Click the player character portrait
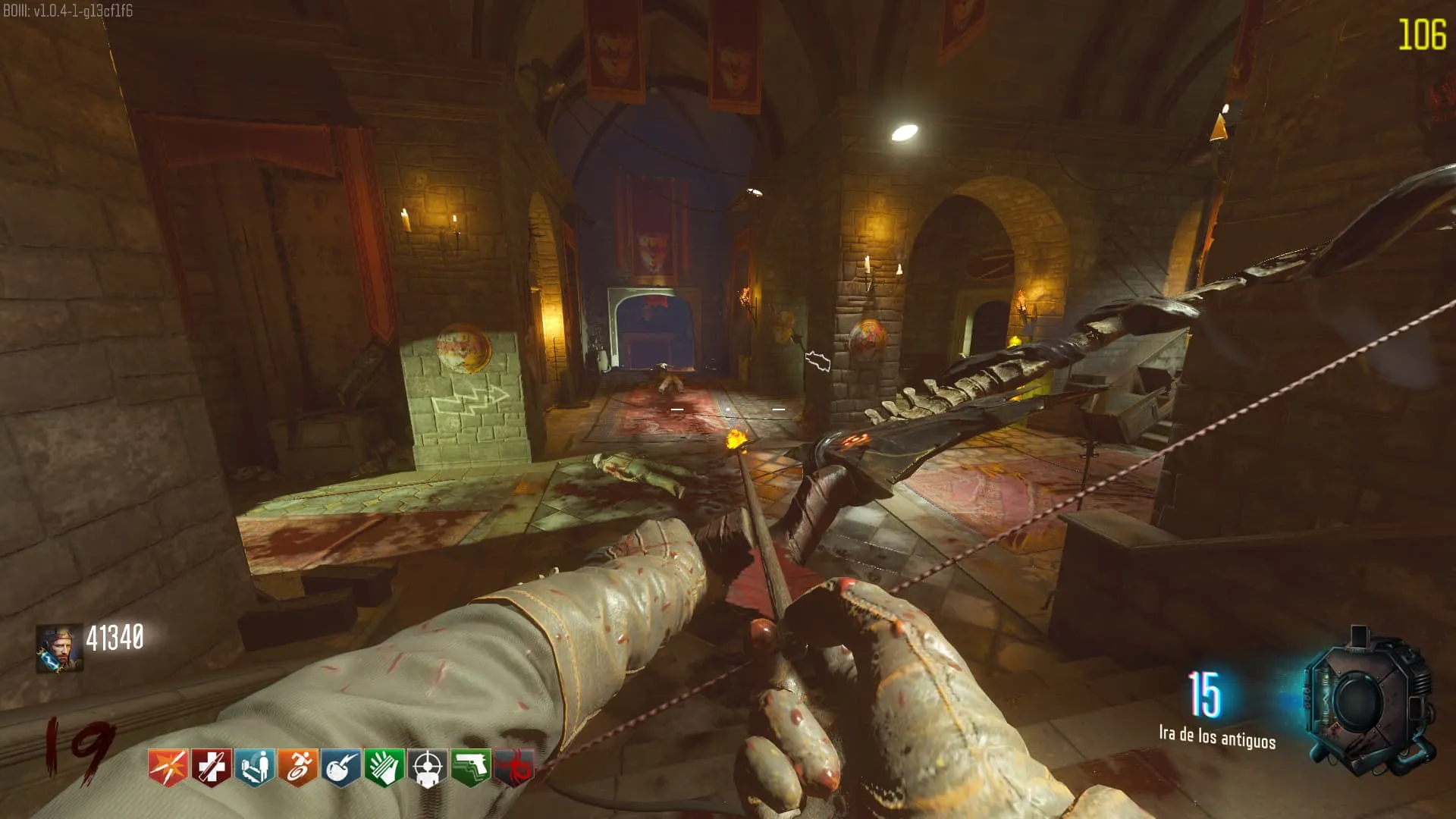Viewport: 1456px width, 819px height. [59, 648]
